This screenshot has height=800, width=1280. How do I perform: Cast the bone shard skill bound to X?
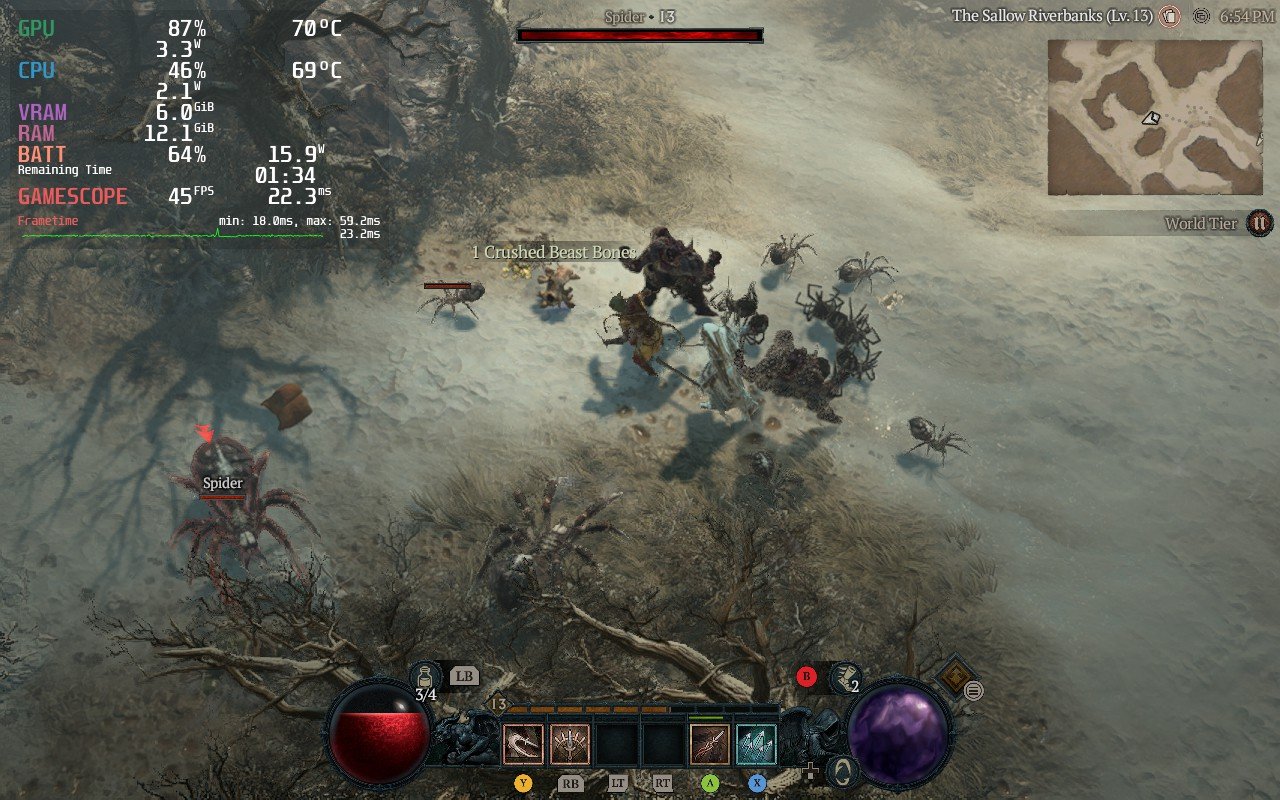click(756, 743)
